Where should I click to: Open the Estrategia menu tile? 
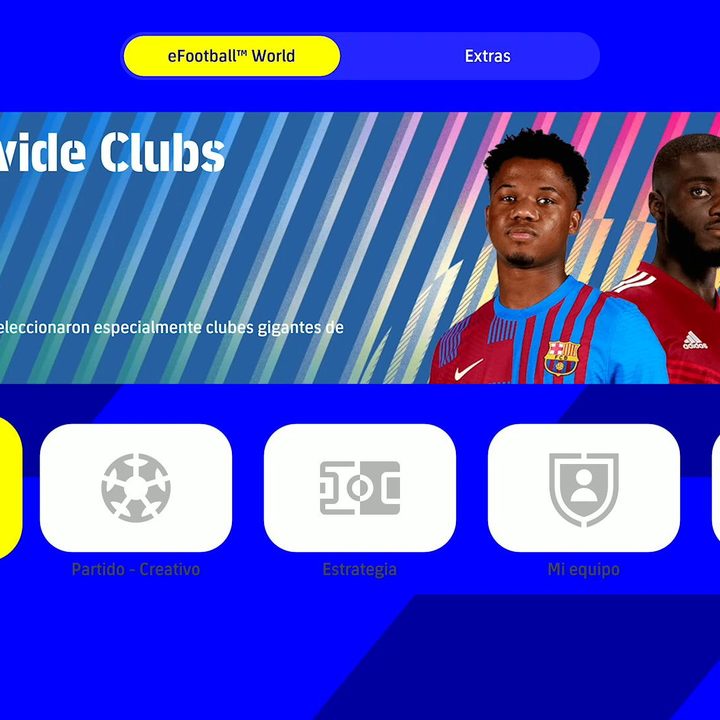click(360, 488)
